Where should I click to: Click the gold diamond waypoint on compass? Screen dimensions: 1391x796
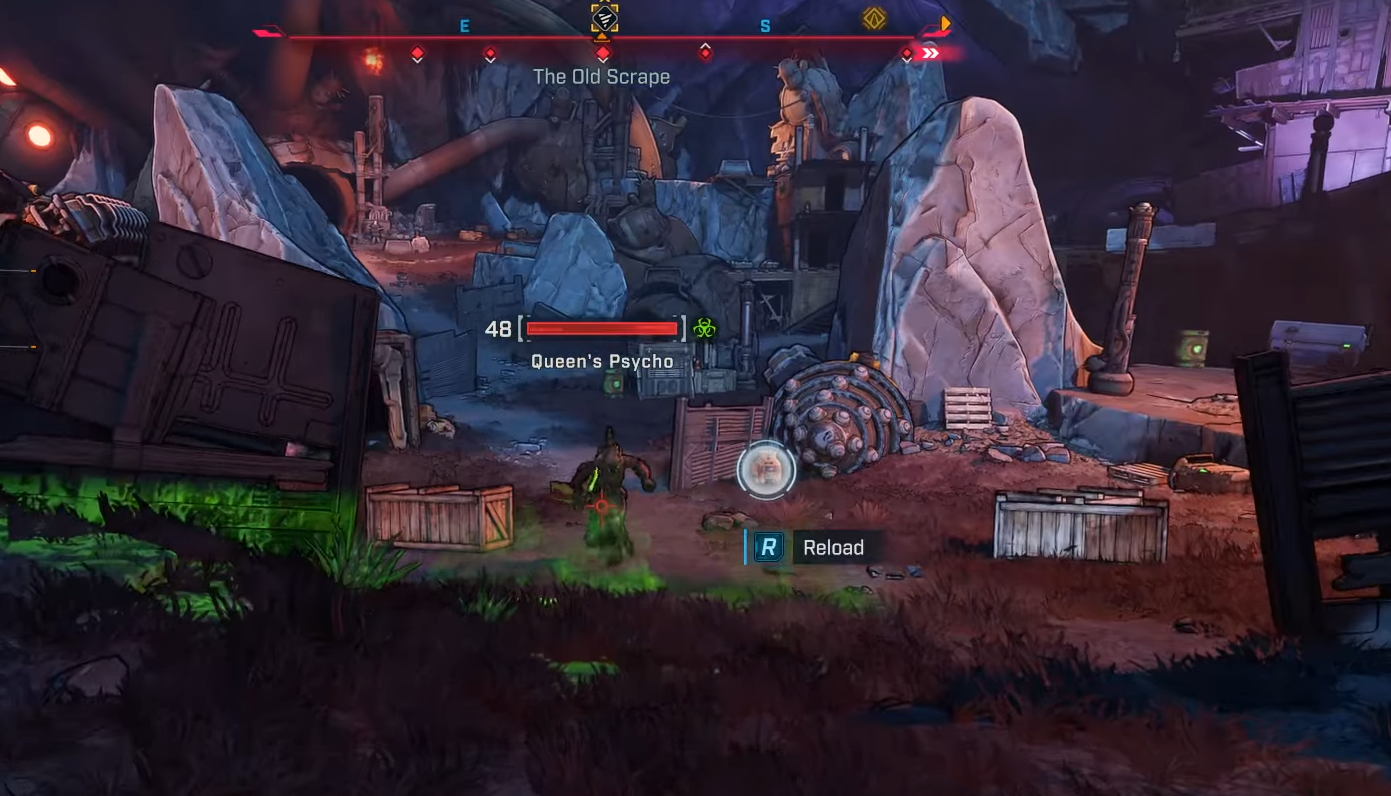click(x=875, y=18)
